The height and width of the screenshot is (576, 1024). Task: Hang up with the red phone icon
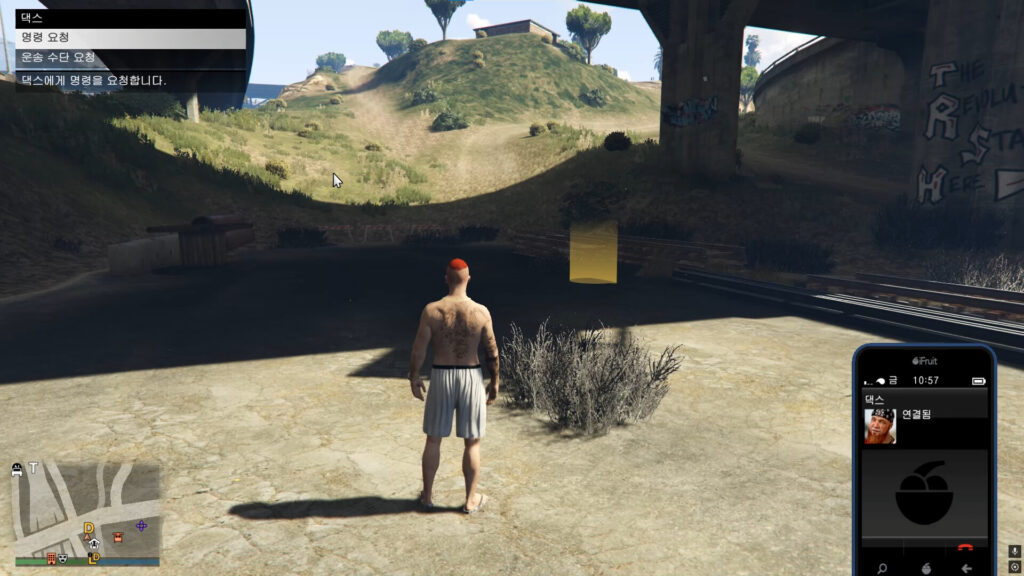click(x=965, y=547)
